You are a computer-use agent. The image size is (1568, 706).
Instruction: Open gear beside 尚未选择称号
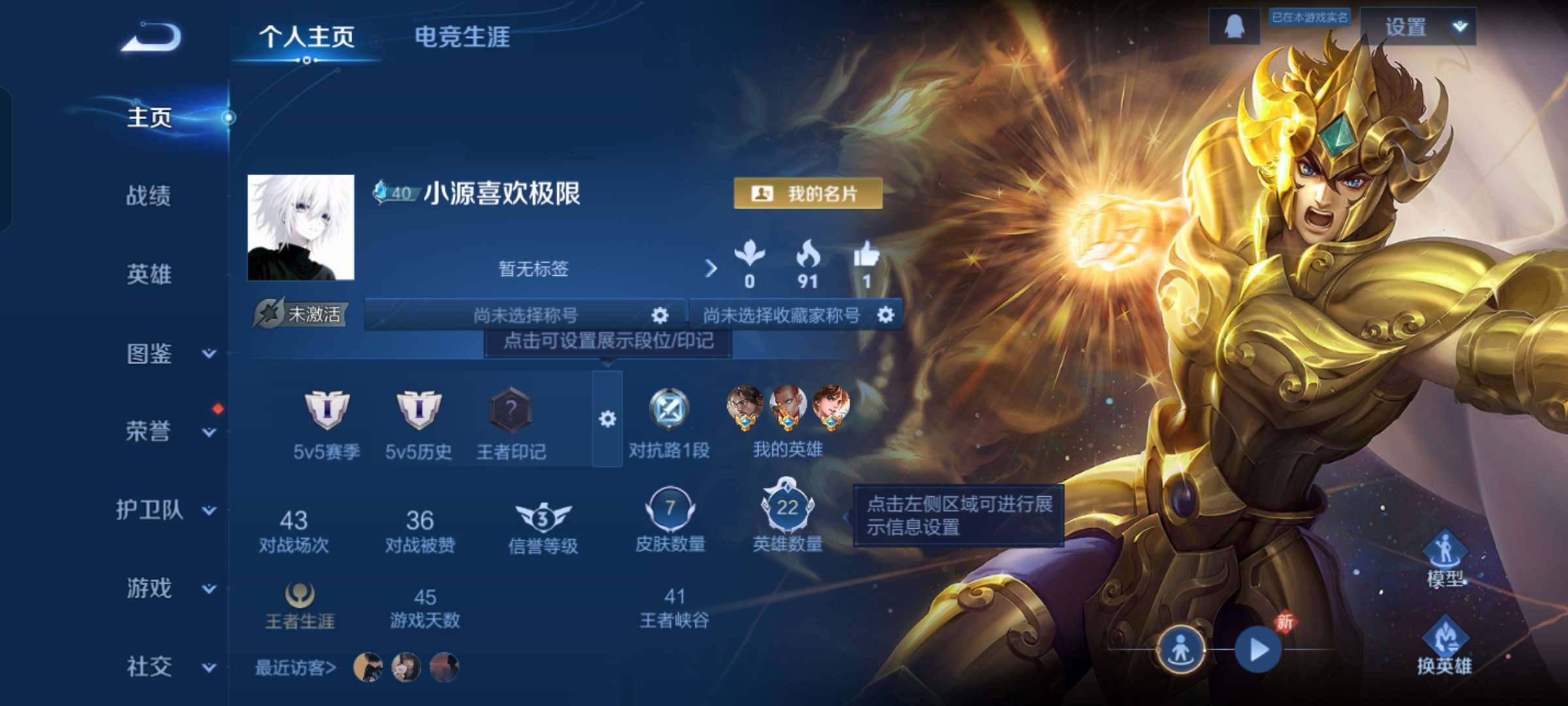coord(660,315)
